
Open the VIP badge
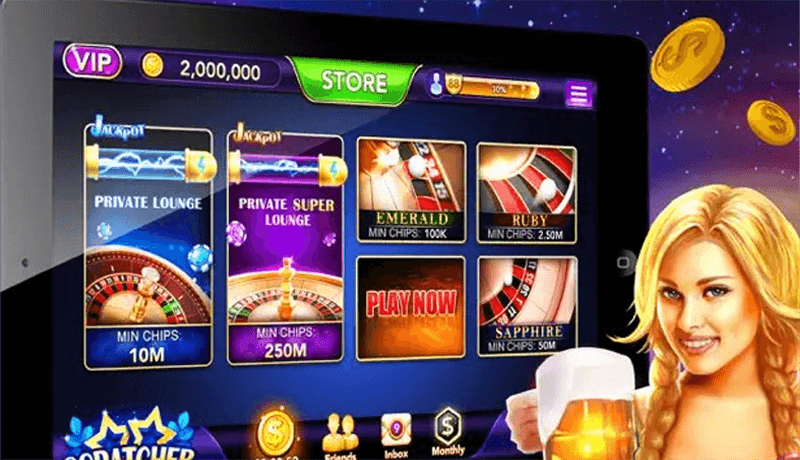coord(92,62)
